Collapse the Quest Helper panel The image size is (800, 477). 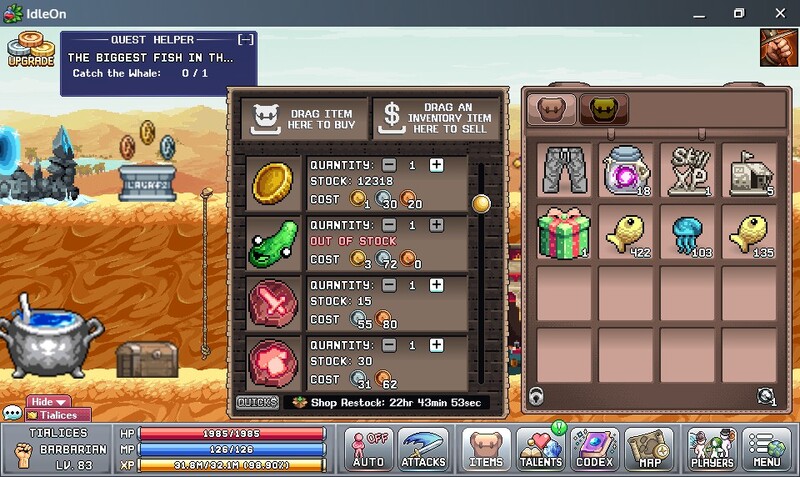[245, 39]
